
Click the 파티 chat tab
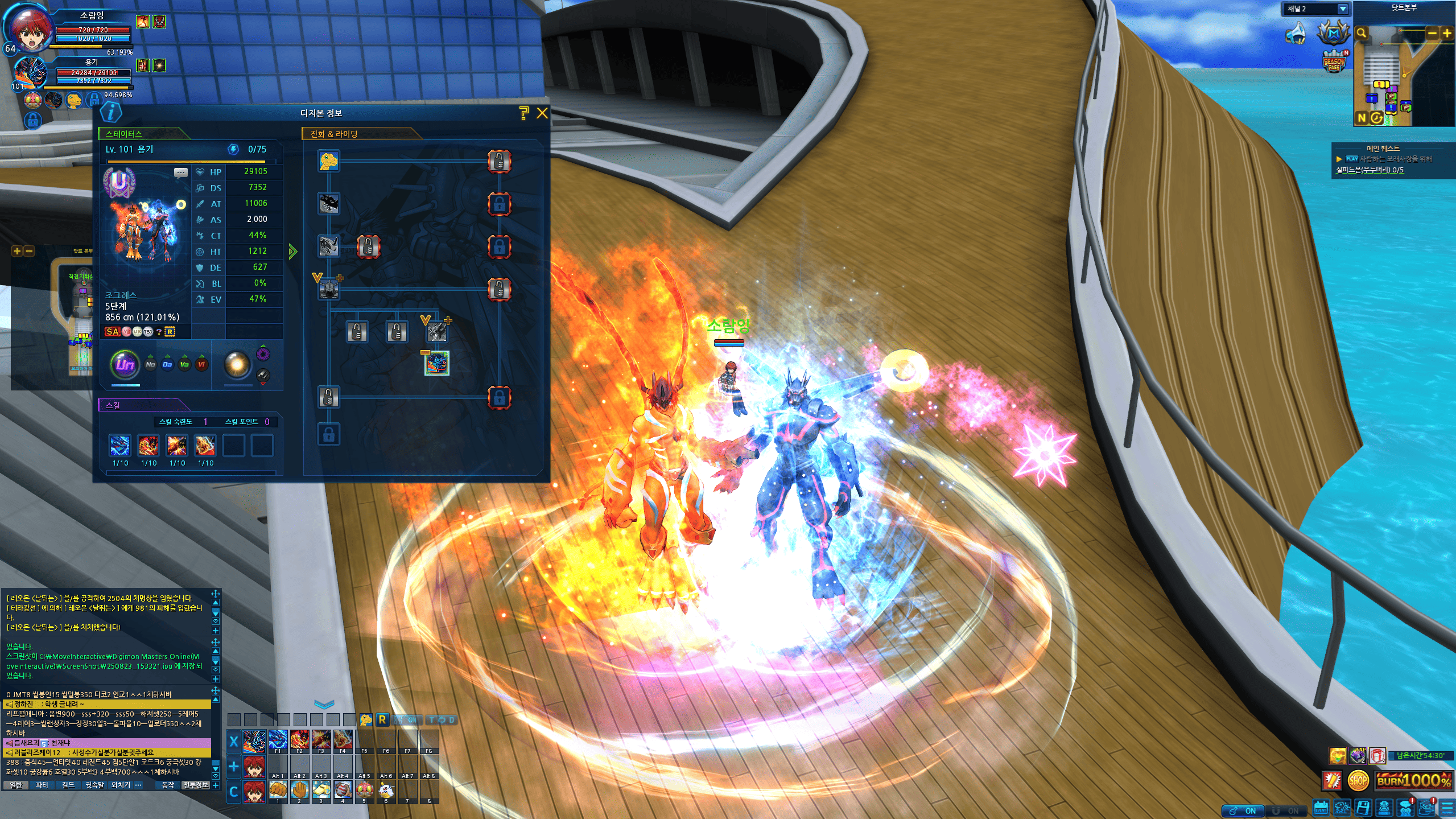point(42,785)
